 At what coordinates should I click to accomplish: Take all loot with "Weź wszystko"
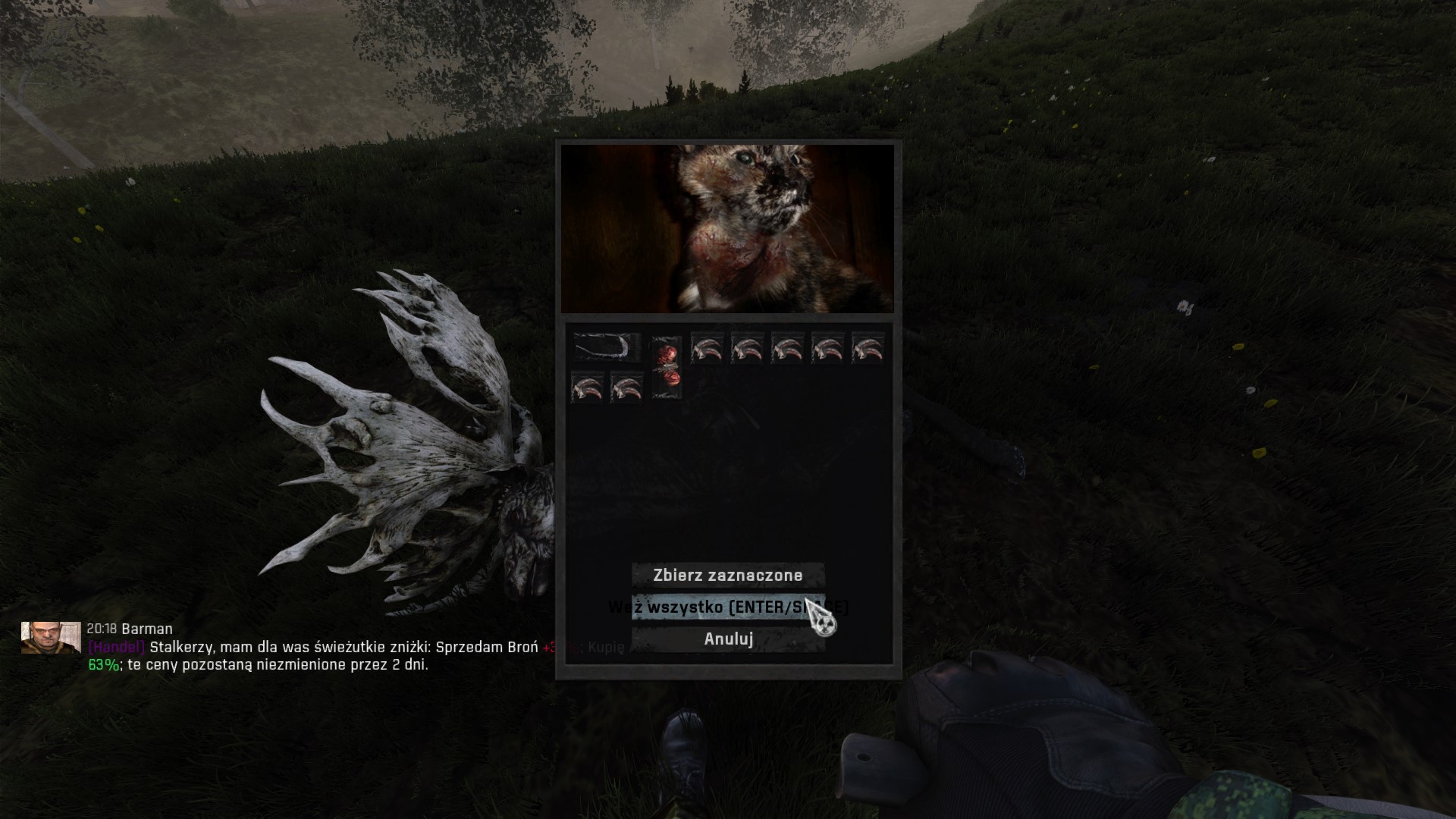(x=728, y=607)
